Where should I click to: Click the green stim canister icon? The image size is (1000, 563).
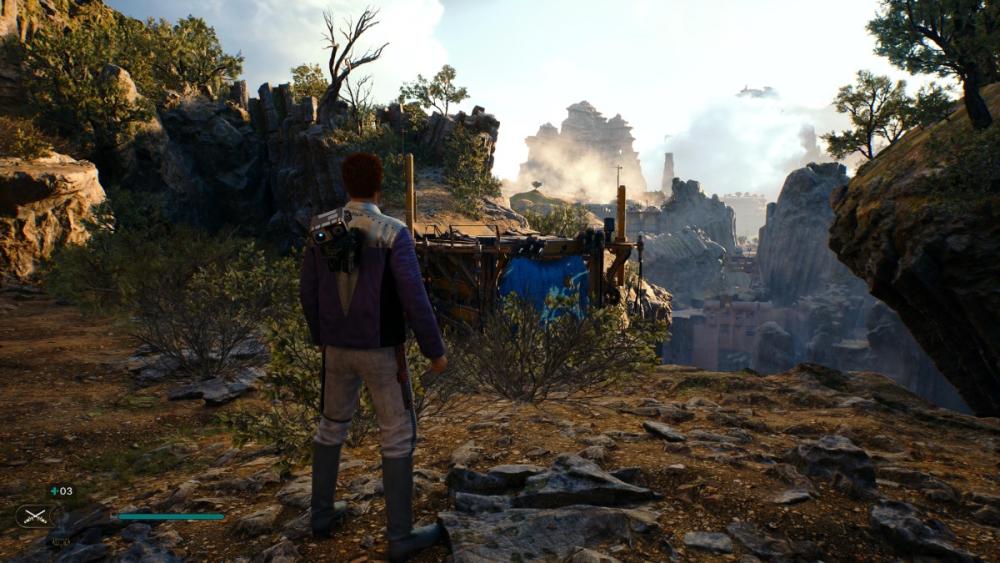53,491
